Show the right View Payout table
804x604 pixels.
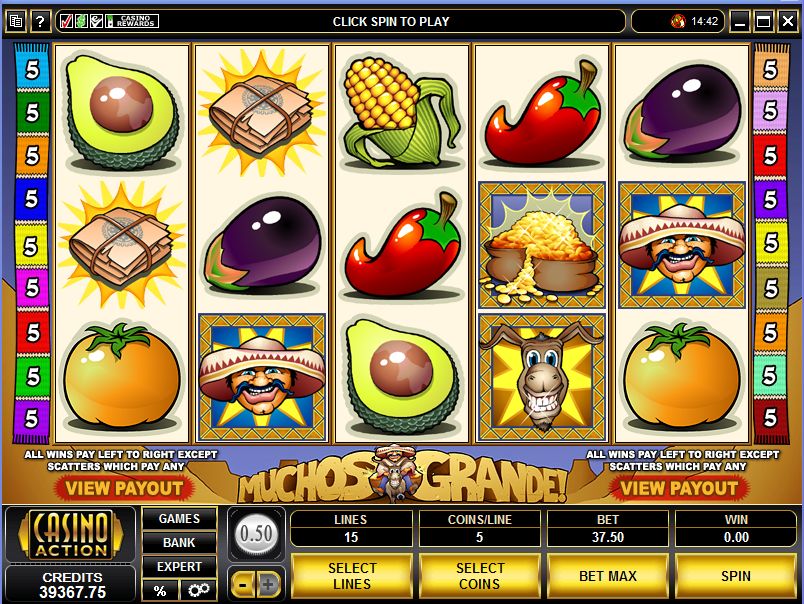680,488
